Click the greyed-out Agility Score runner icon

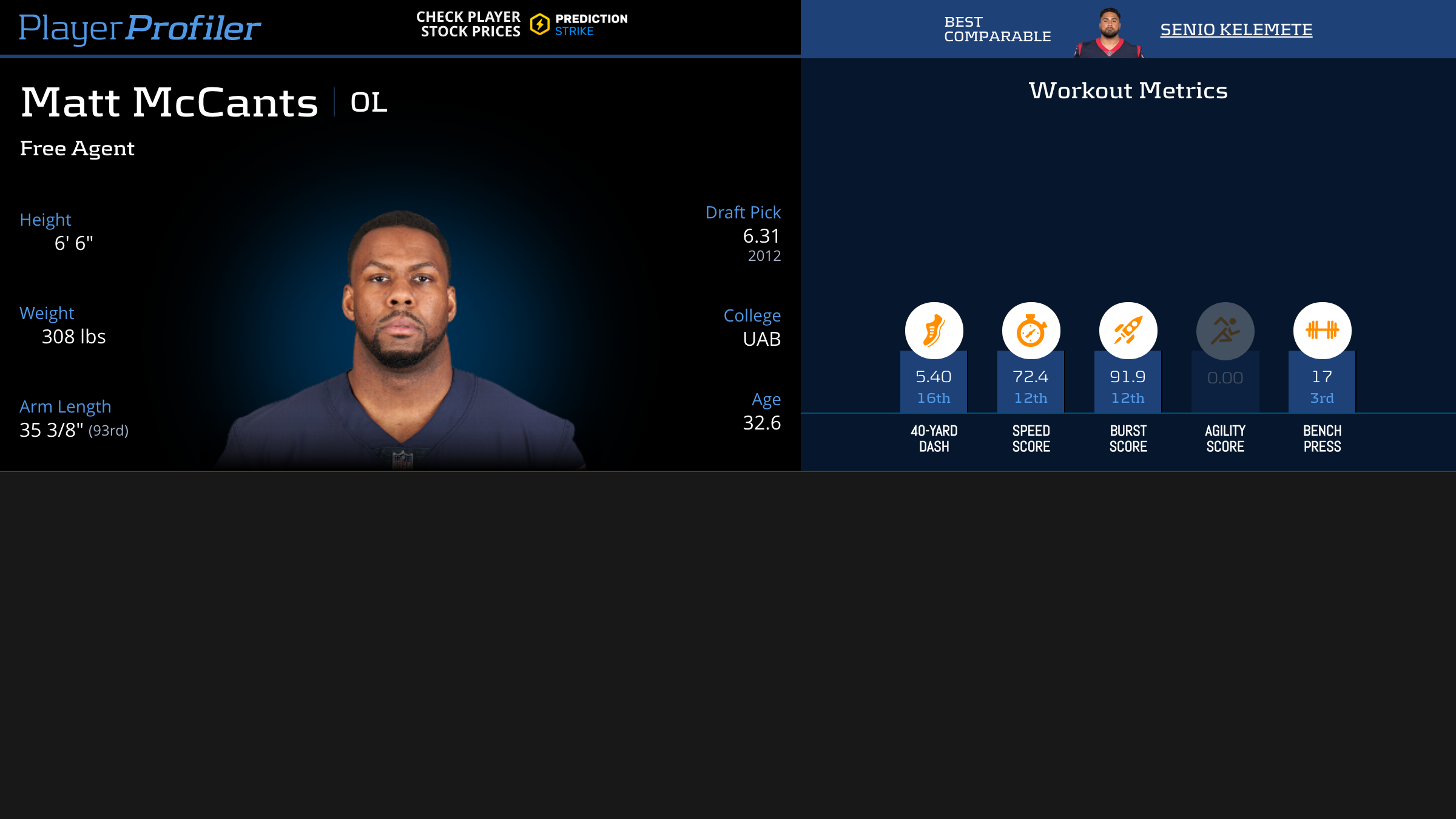tap(1225, 331)
